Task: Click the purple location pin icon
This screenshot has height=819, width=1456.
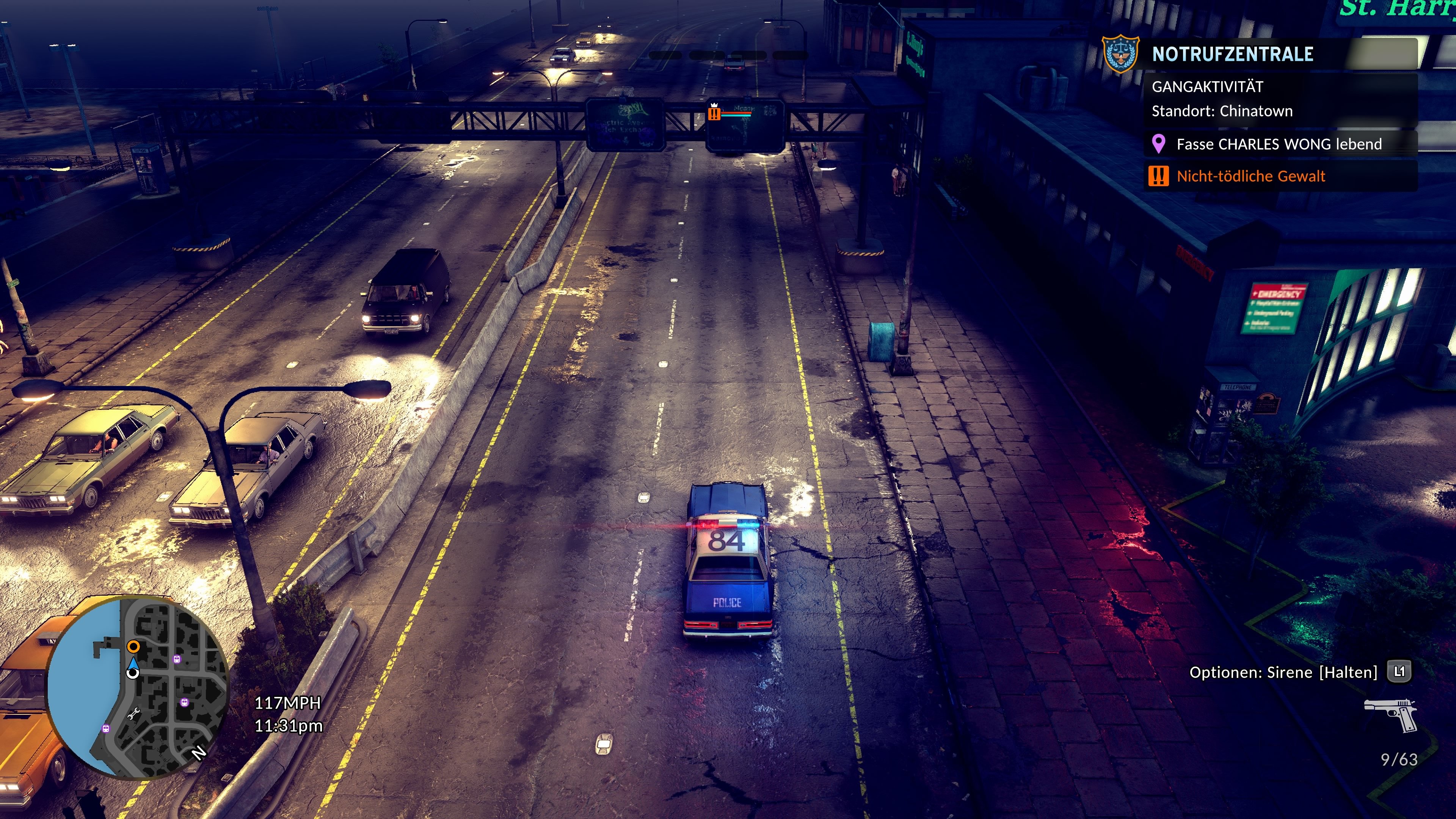Action: tap(1159, 144)
